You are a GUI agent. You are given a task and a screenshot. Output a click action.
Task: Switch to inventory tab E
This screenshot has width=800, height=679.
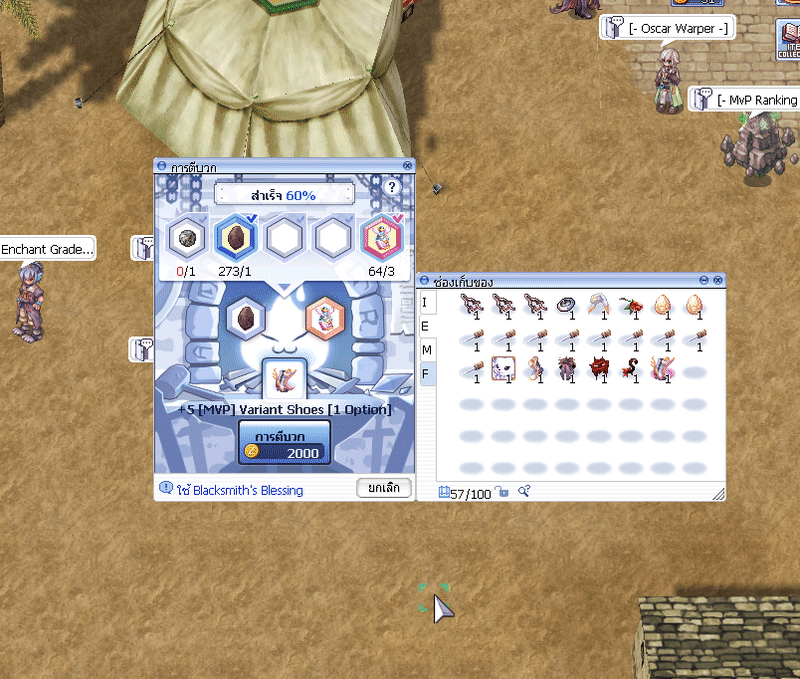(x=425, y=326)
